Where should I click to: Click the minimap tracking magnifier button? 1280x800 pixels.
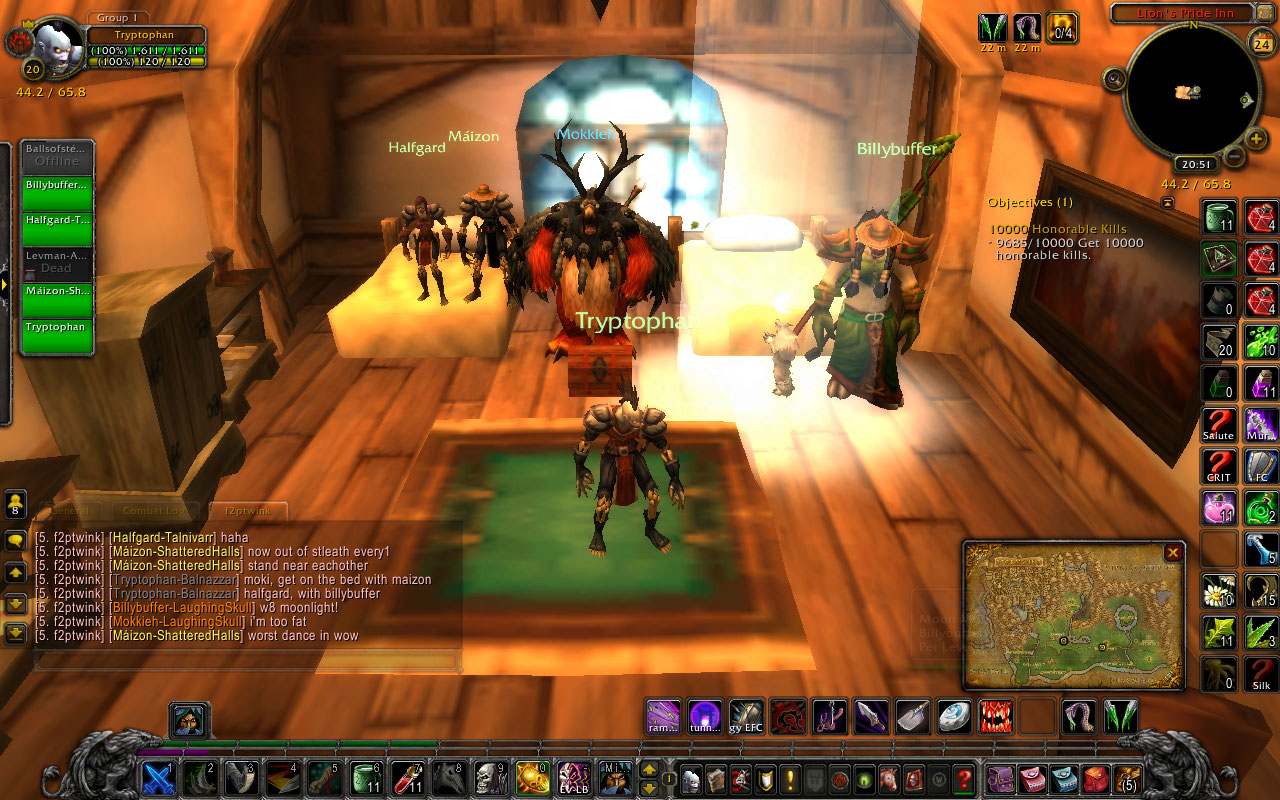[x=1114, y=78]
